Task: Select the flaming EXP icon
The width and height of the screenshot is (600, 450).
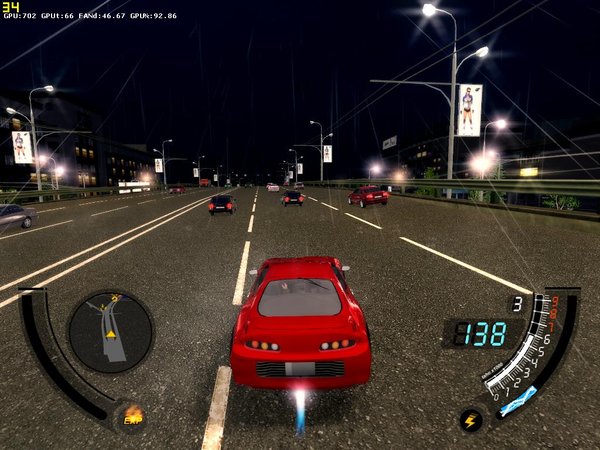Action: coord(132,414)
